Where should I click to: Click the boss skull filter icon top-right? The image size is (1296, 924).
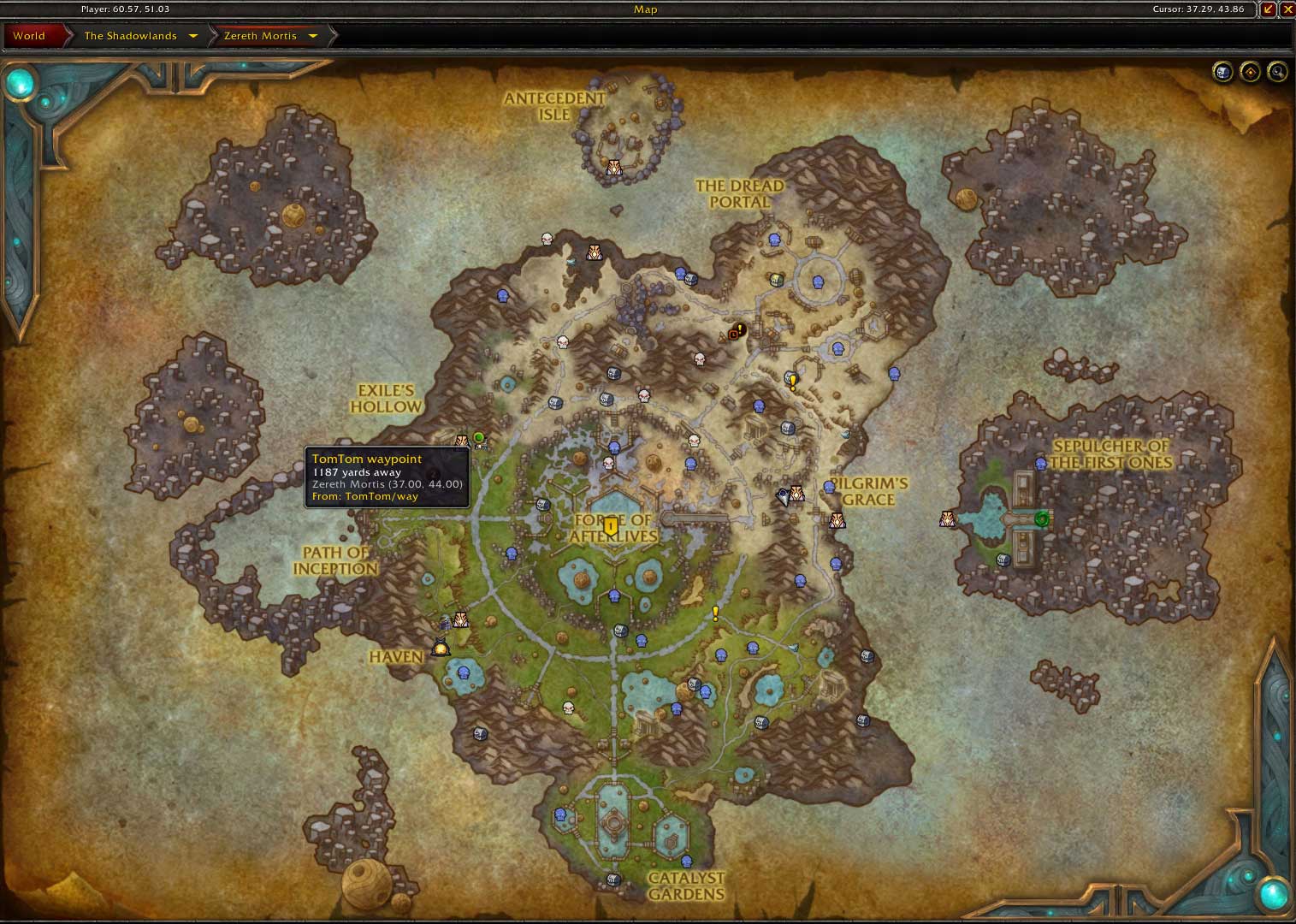(x=1222, y=73)
